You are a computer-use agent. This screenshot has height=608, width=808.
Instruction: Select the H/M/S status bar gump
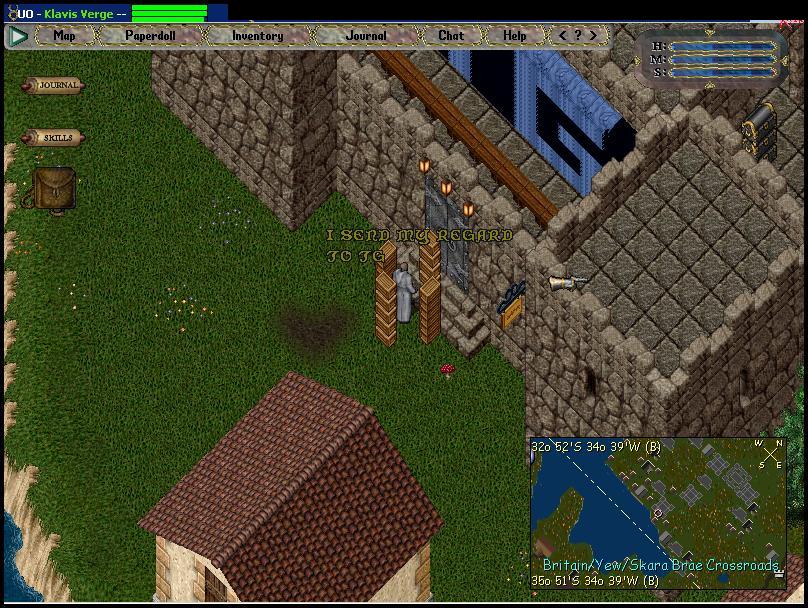[x=712, y=59]
